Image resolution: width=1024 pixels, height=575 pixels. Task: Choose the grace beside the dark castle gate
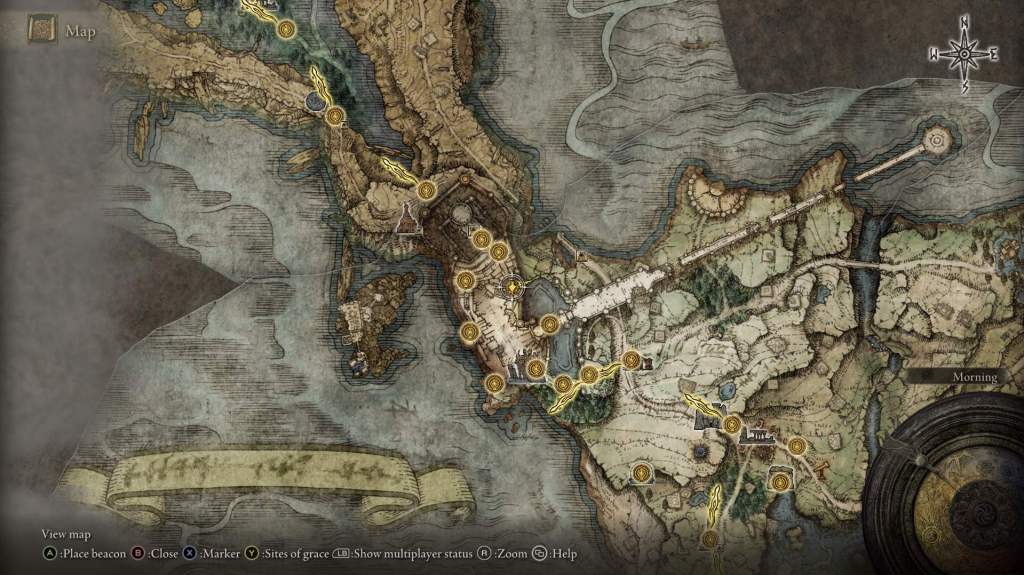732,425
